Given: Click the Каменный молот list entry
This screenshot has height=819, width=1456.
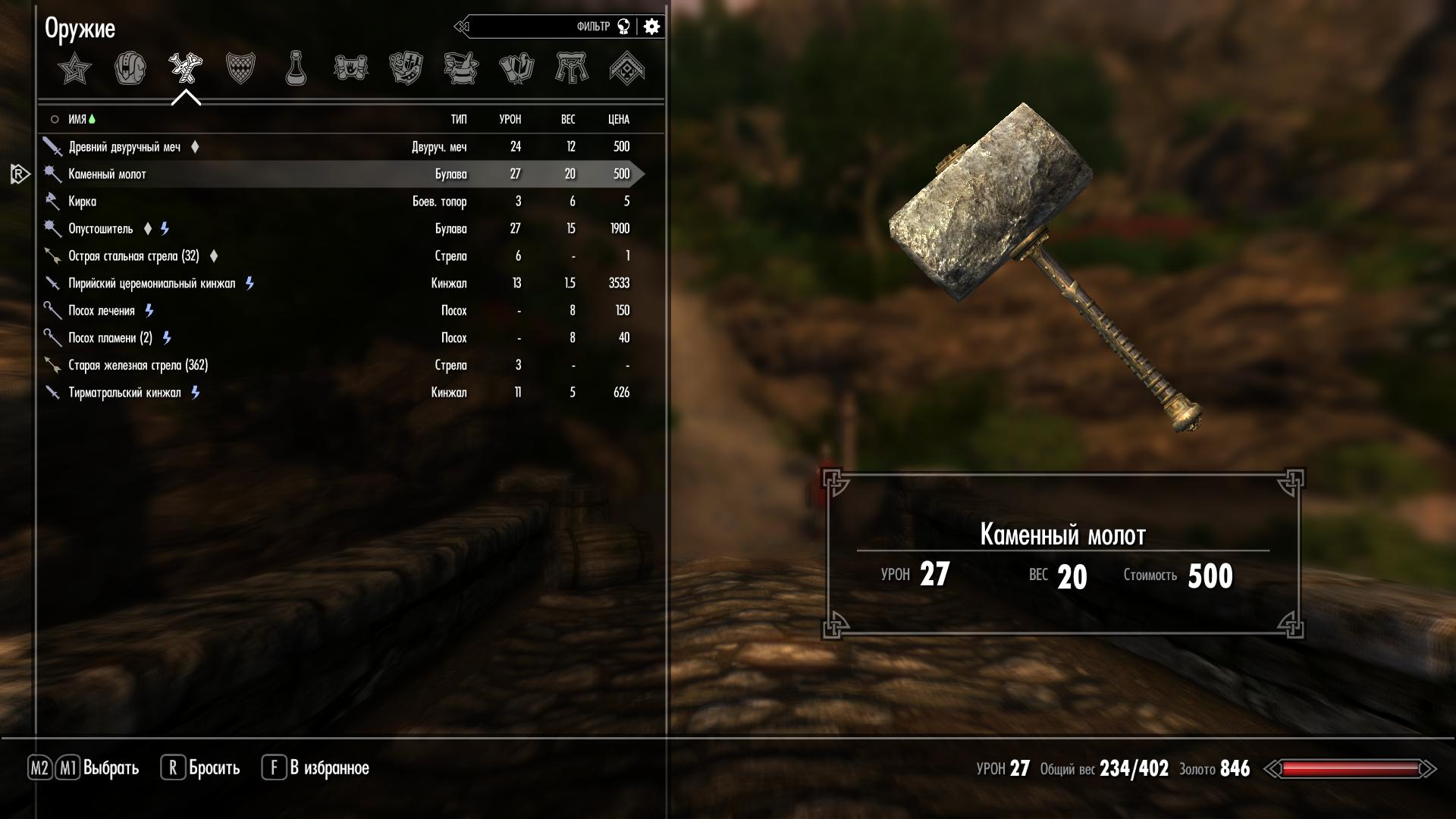Looking at the screenshot, I should [x=108, y=174].
